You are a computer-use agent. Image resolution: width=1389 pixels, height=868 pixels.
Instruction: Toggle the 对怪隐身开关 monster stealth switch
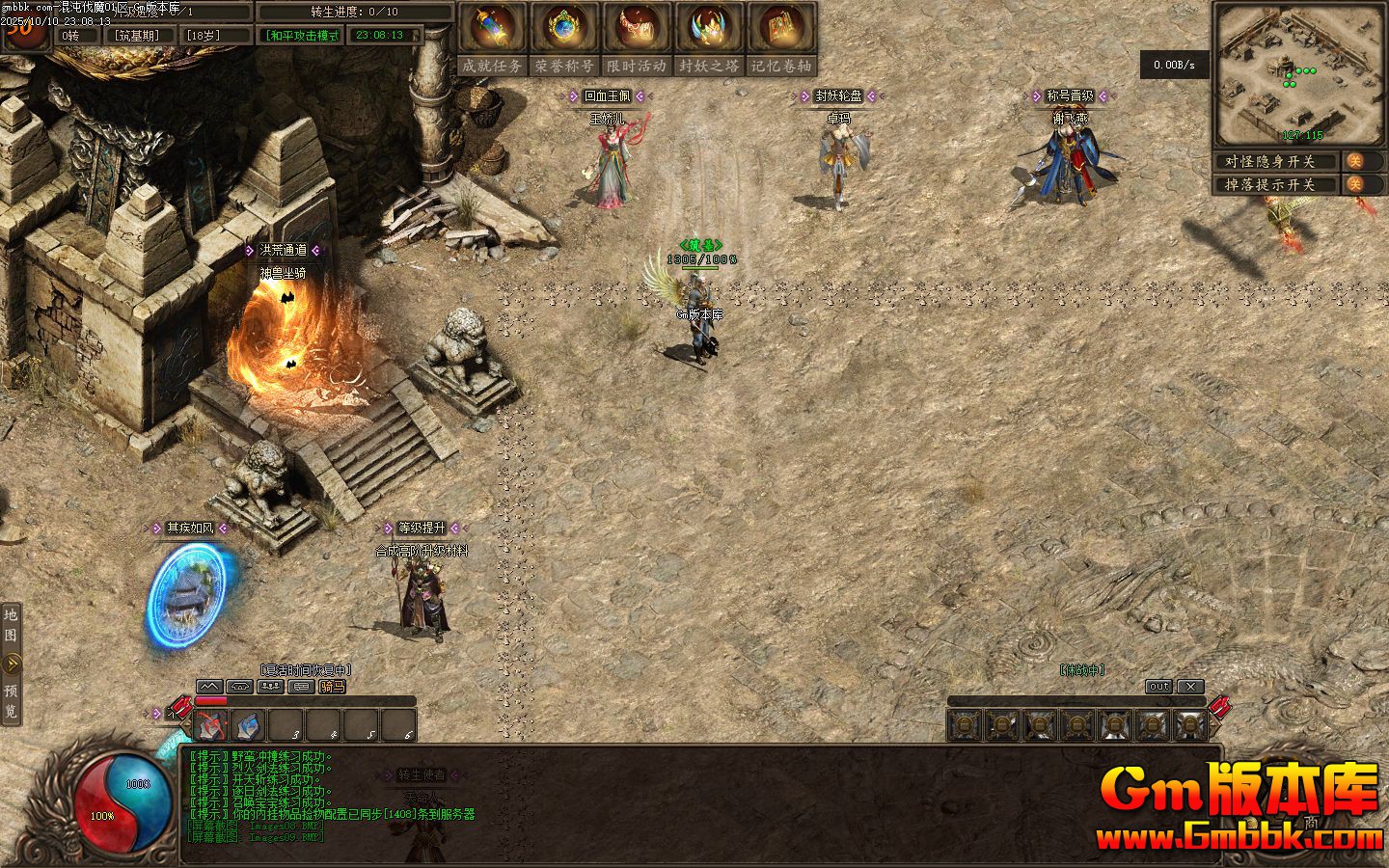point(1354,161)
